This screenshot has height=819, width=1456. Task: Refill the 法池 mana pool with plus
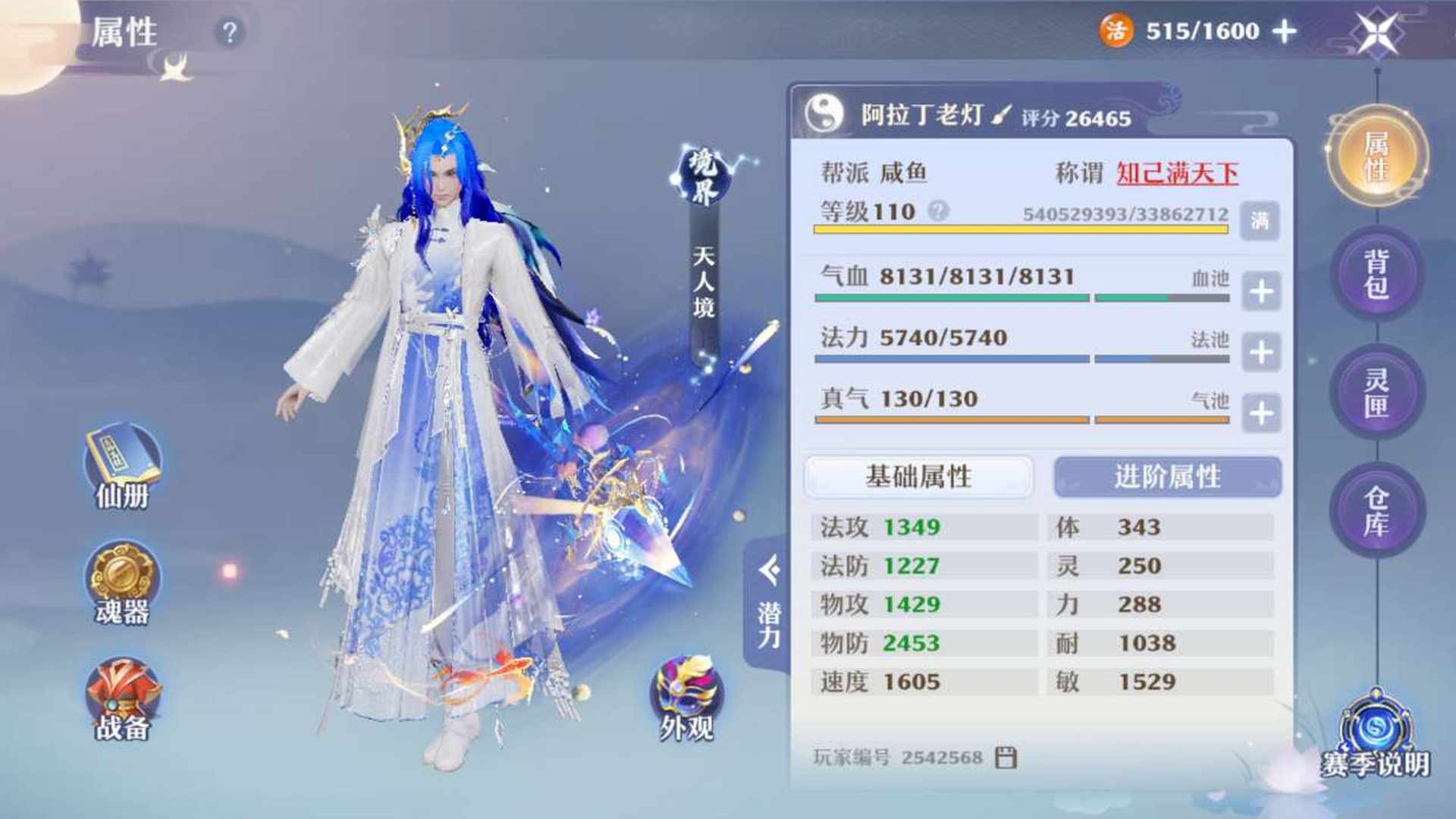pos(1261,352)
